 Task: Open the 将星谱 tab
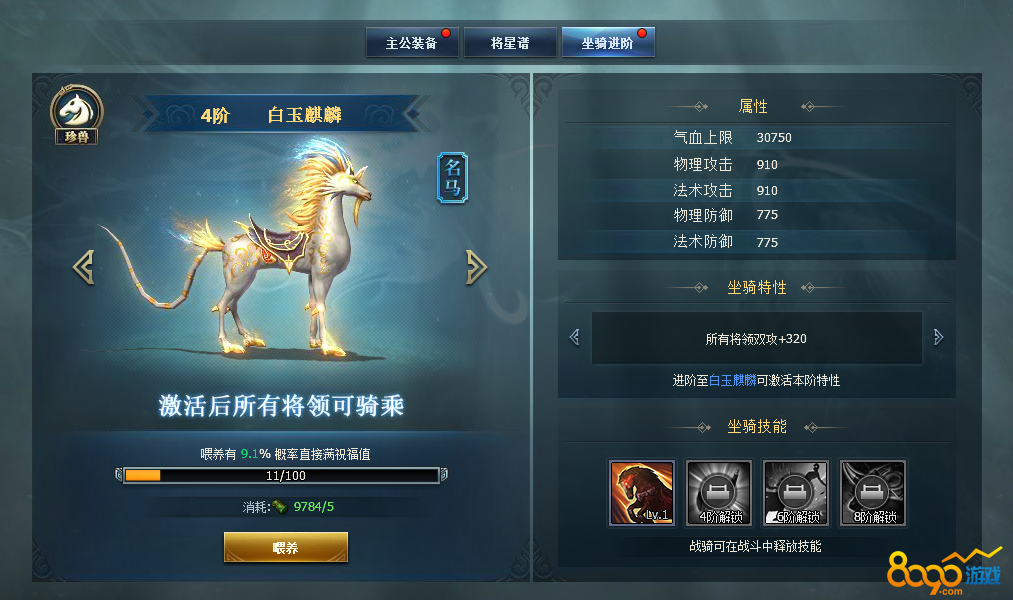click(x=509, y=44)
